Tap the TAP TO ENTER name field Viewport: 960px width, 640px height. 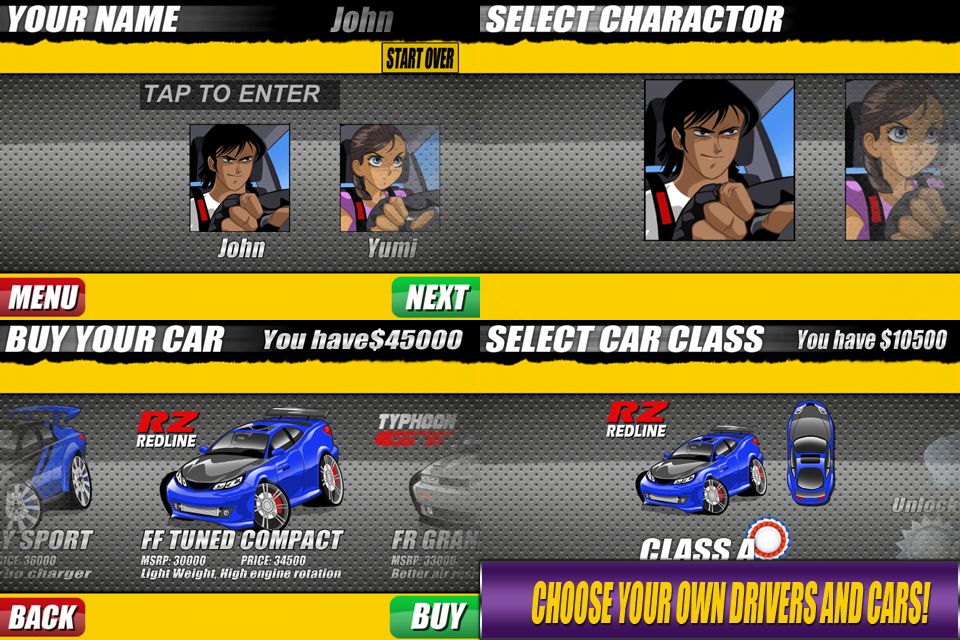239,95
